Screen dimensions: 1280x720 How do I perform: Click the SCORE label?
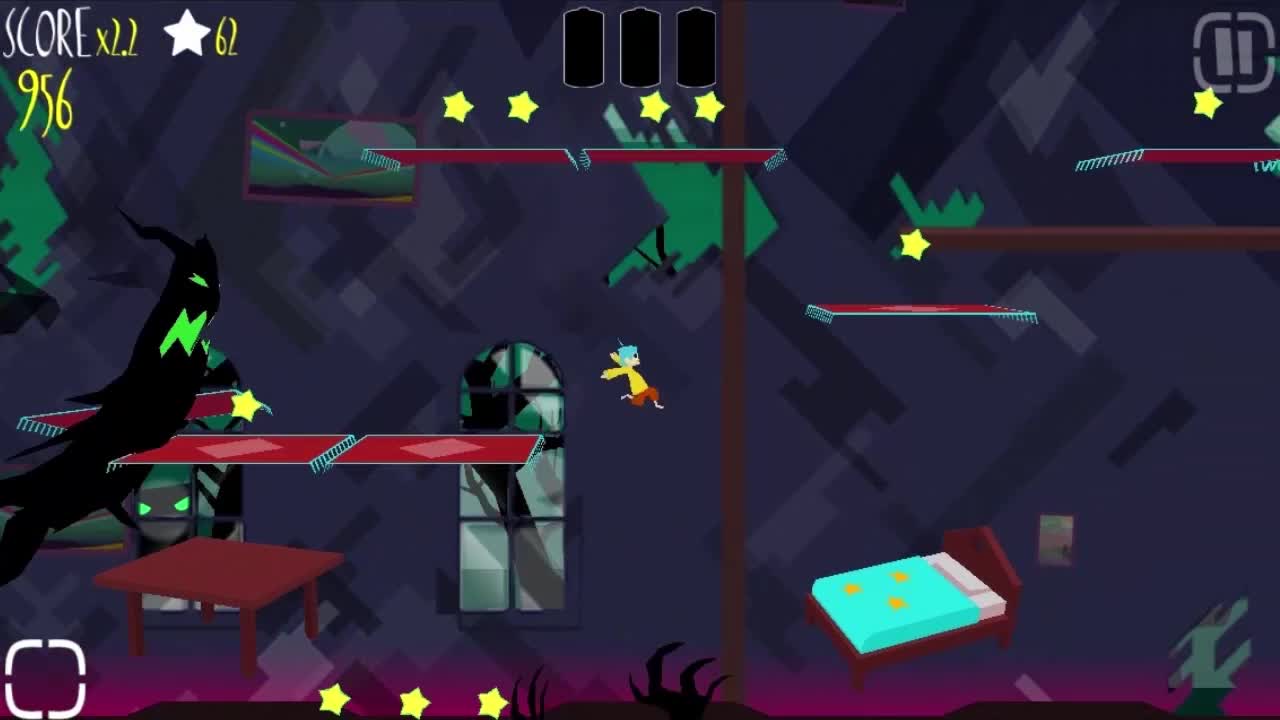(x=44, y=32)
